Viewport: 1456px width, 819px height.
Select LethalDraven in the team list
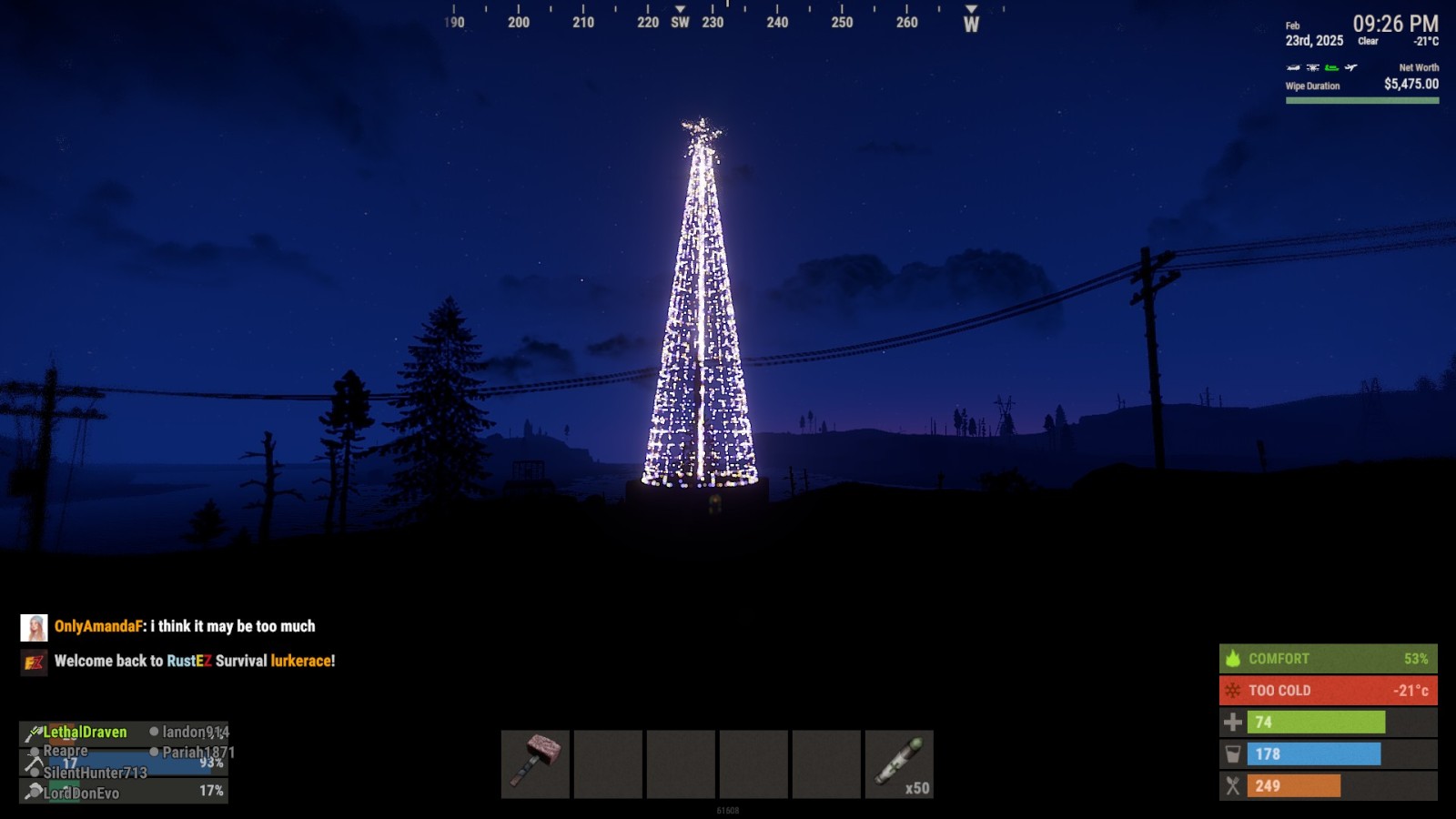(85, 732)
